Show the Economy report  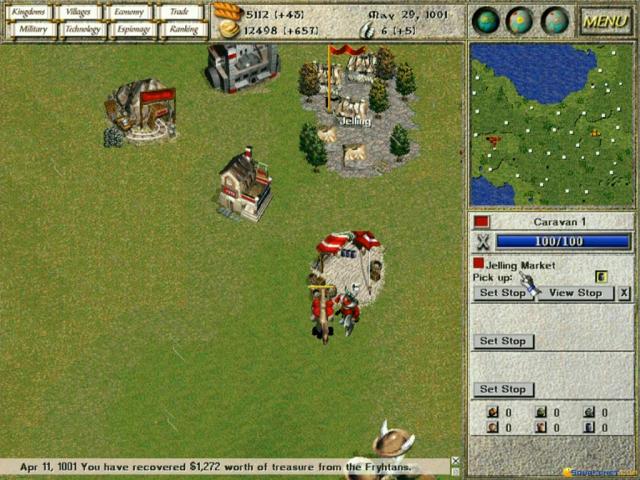(x=128, y=12)
